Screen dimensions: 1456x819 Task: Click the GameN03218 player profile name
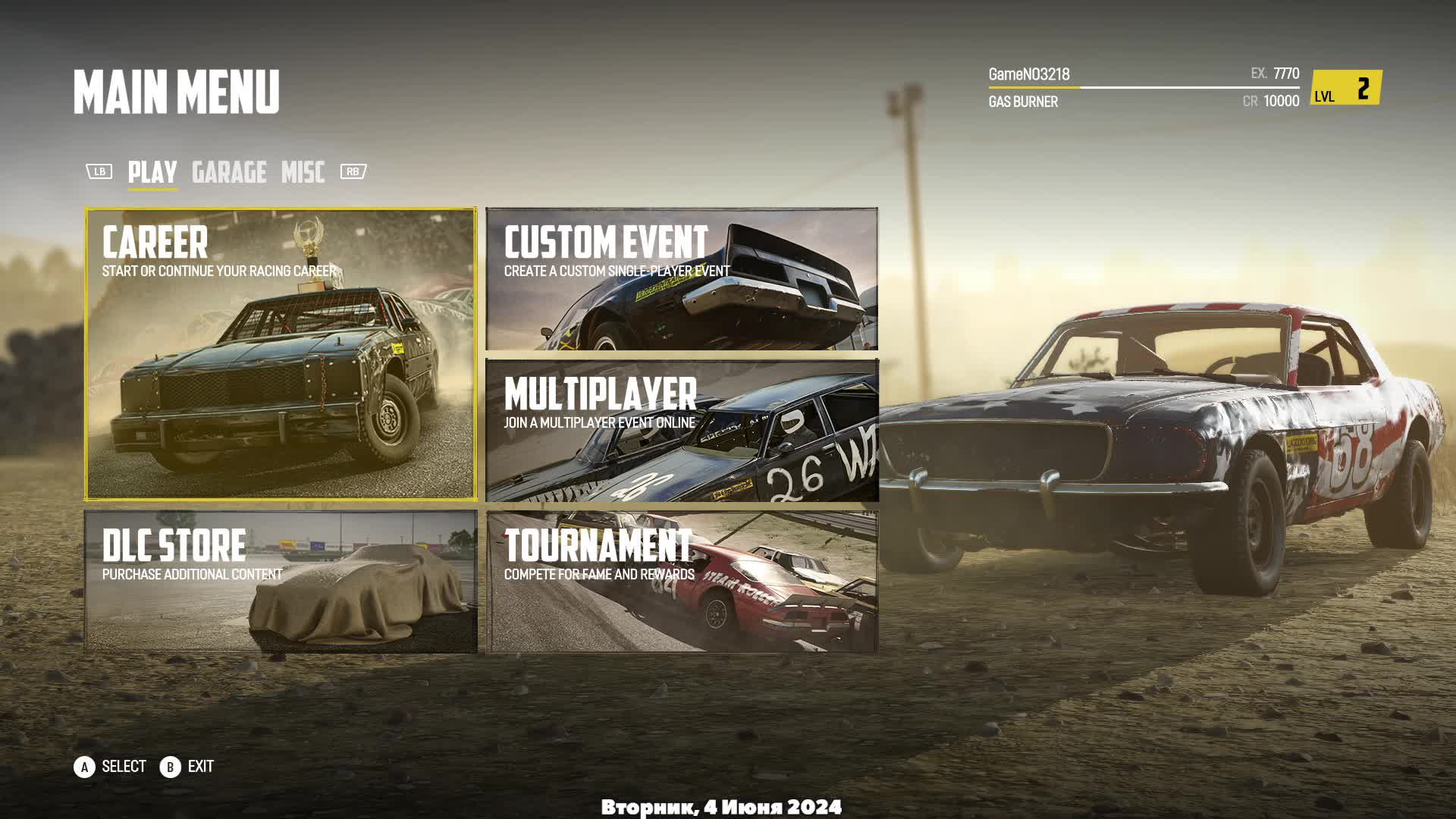(x=1028, y=74)
